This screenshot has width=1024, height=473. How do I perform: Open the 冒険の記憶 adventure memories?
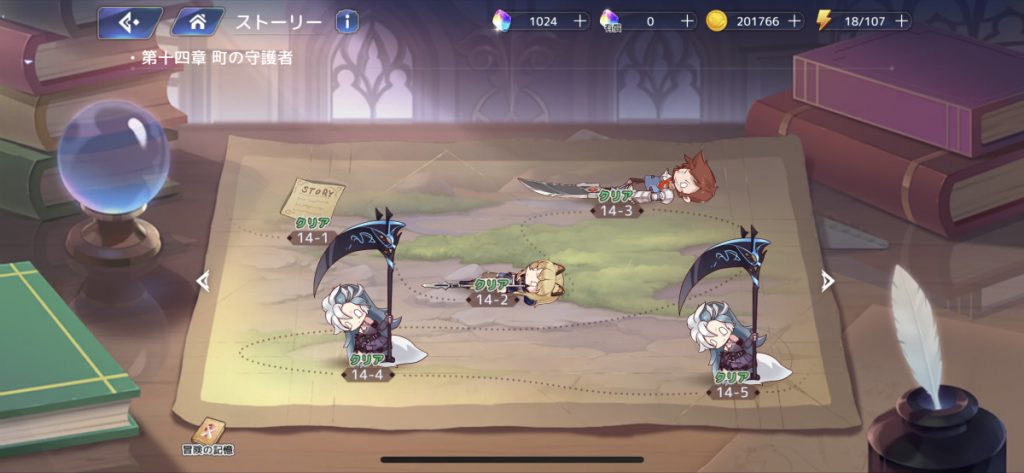tap(213, 436)
